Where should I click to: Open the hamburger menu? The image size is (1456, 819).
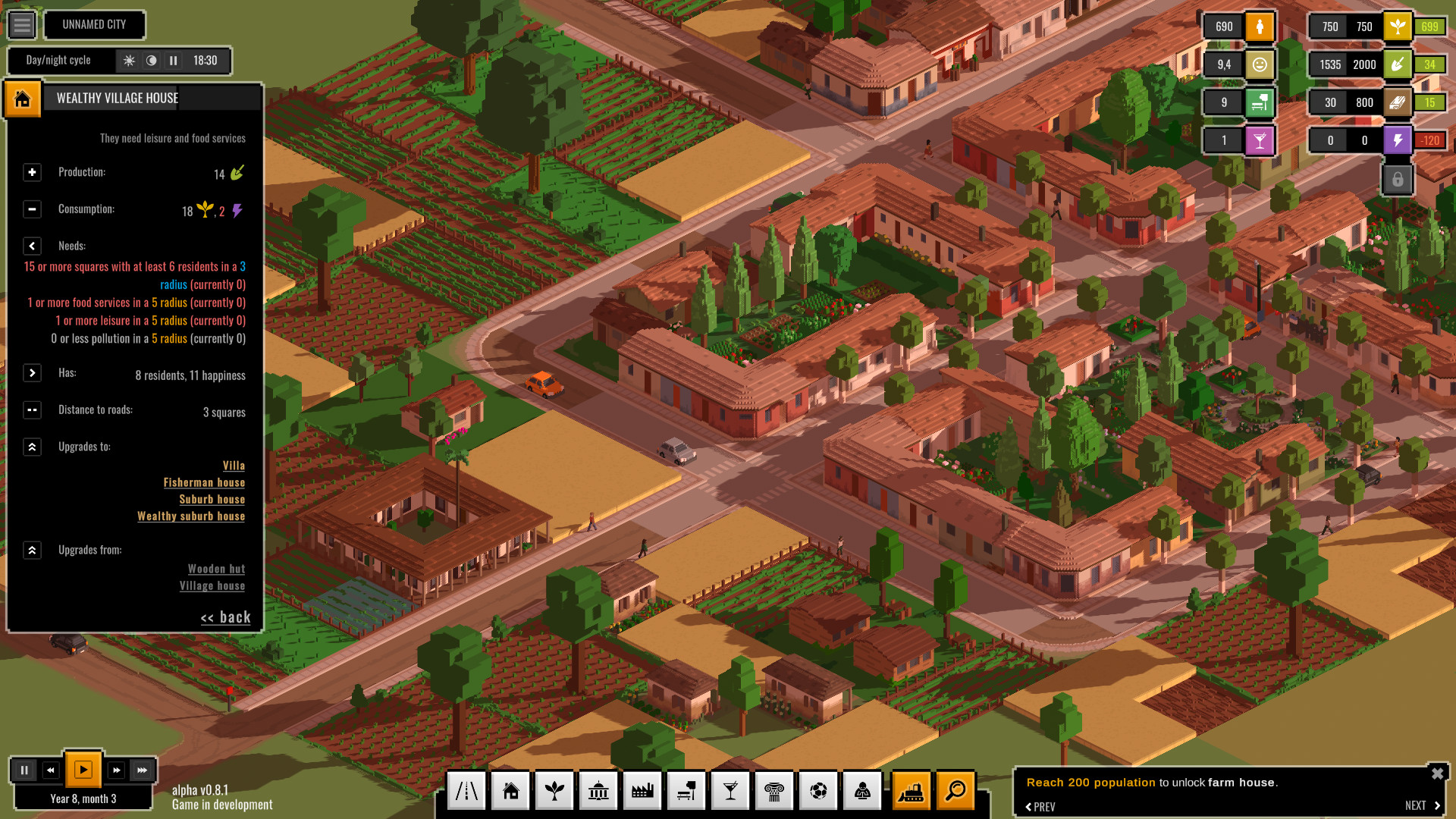22,25
